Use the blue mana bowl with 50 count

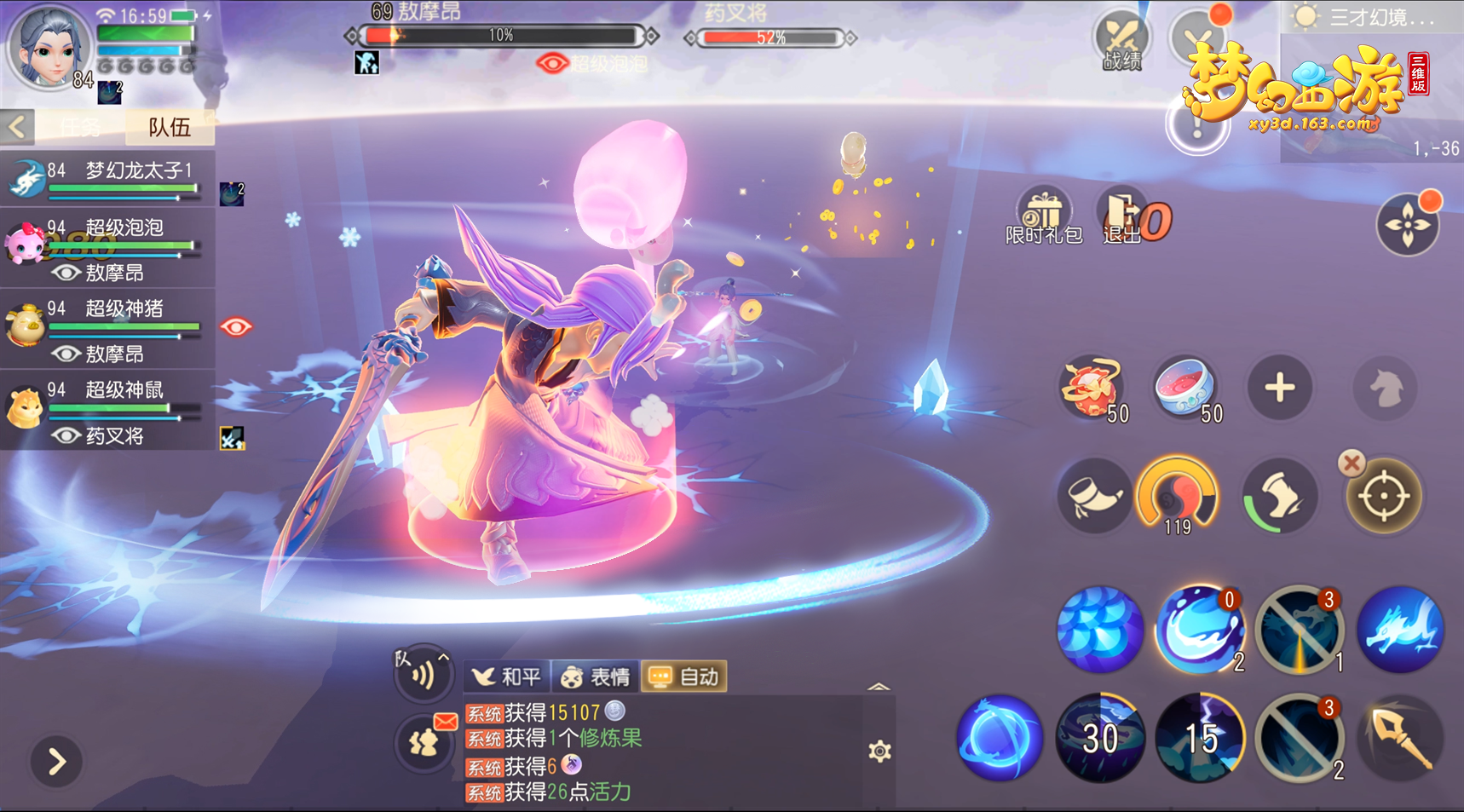1185,389
